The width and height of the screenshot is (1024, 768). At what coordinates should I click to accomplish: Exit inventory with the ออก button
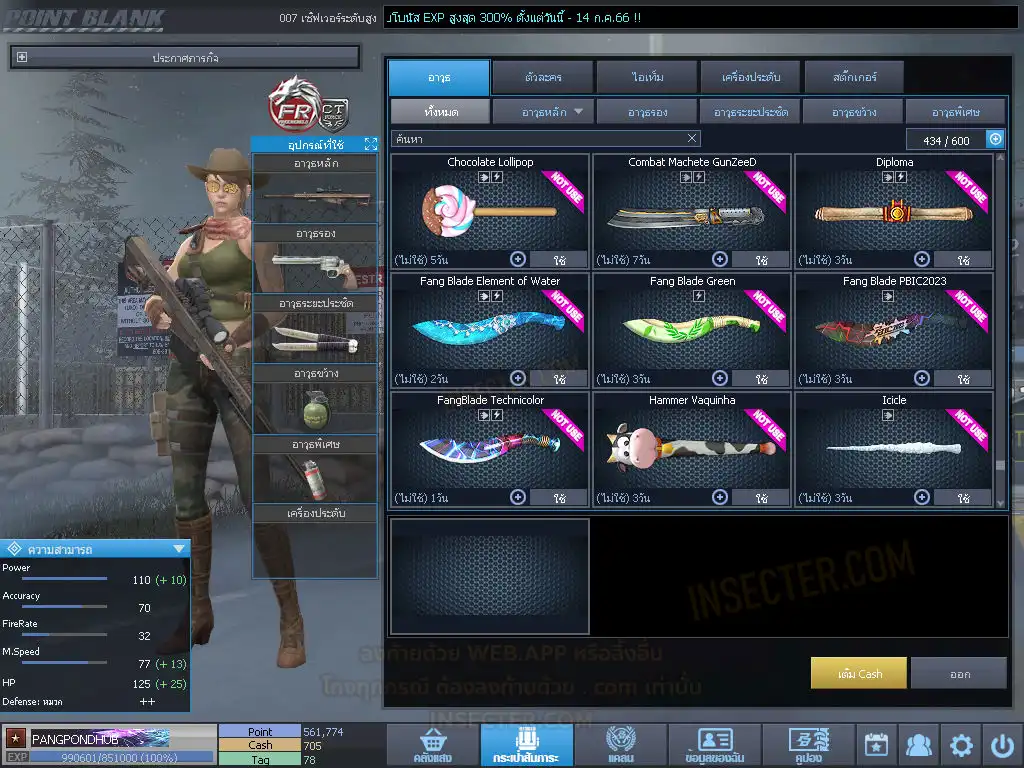959,673
